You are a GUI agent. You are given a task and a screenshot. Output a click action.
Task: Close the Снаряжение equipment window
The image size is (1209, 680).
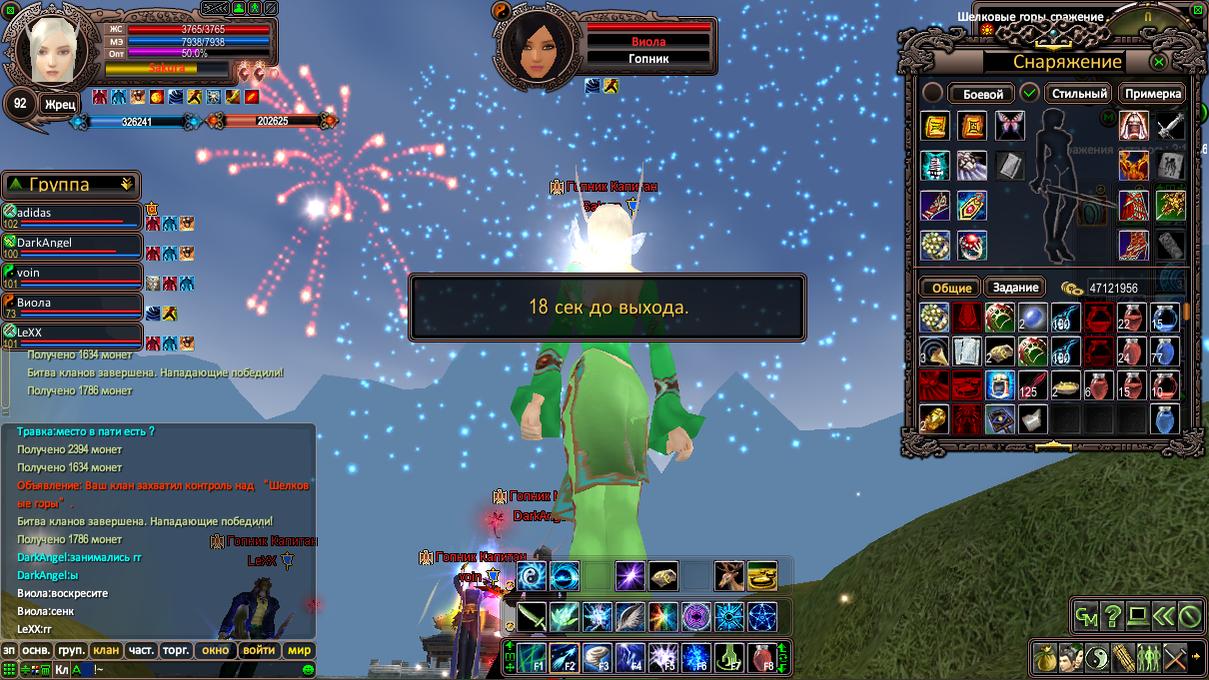[1158, 62]
